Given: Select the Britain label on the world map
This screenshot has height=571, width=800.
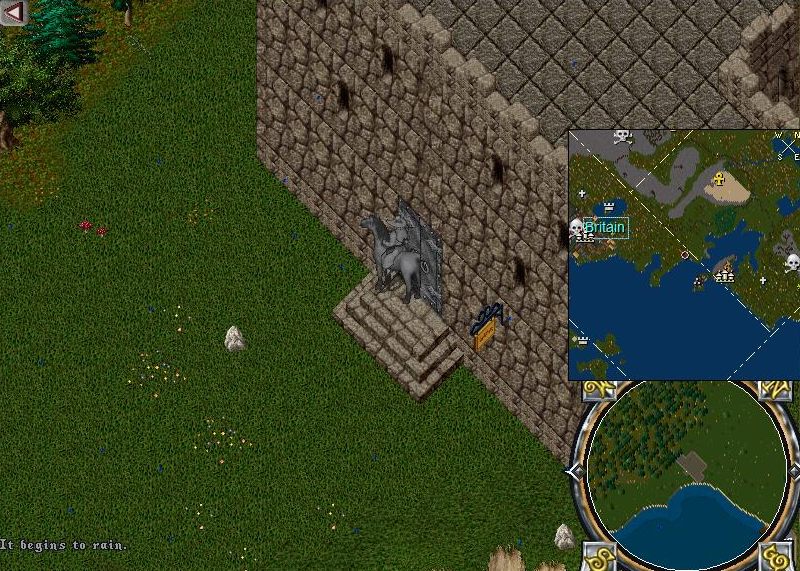Looking at the screenshot, I should click(x=605, y=227).
